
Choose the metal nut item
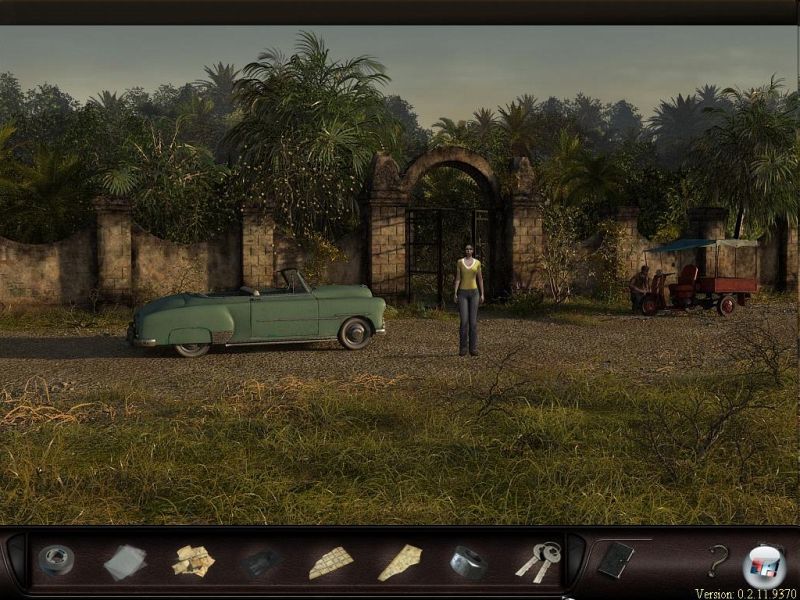pos(467,562)
